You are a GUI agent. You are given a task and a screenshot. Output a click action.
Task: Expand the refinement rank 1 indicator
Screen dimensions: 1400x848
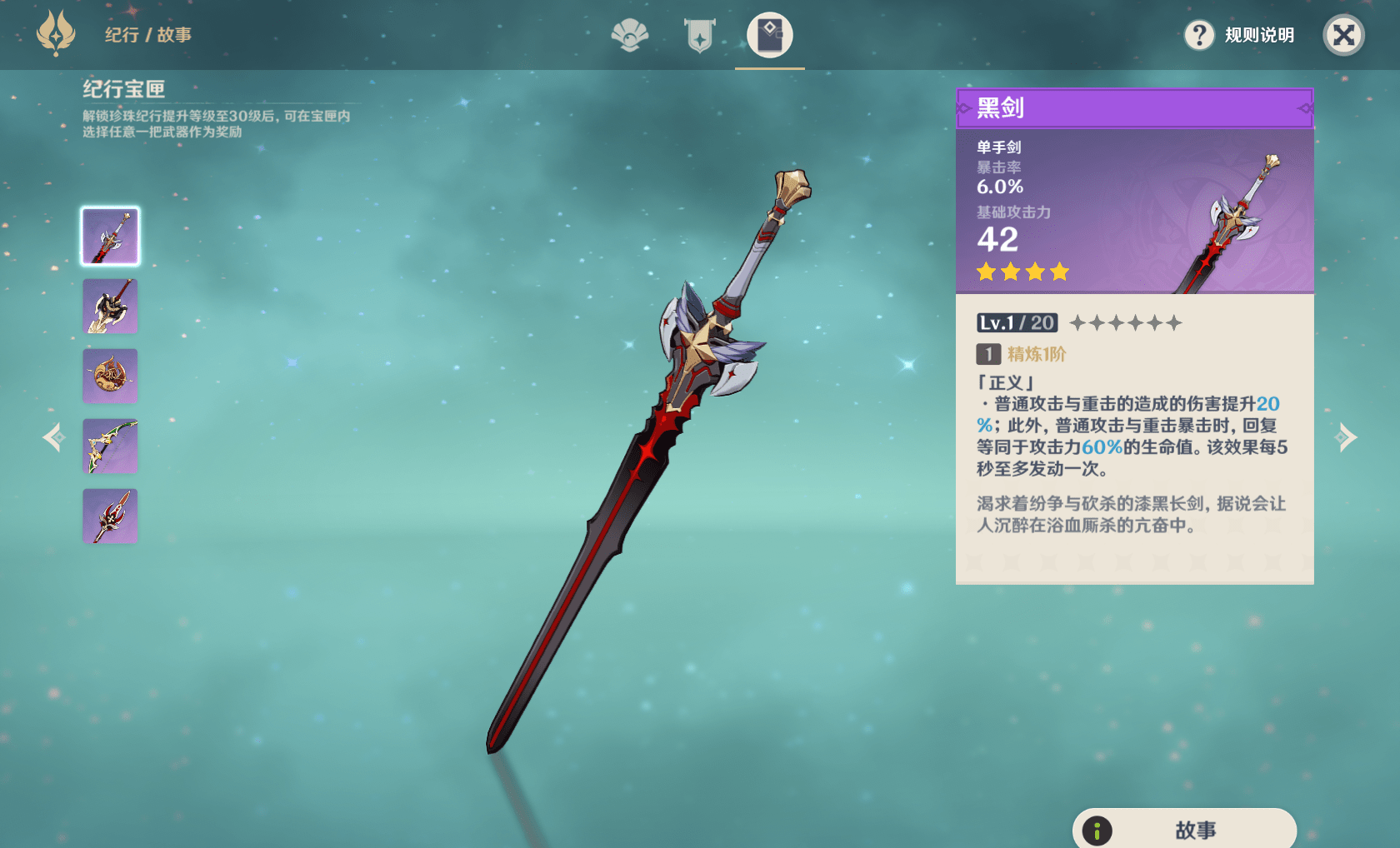click(987, 355)
